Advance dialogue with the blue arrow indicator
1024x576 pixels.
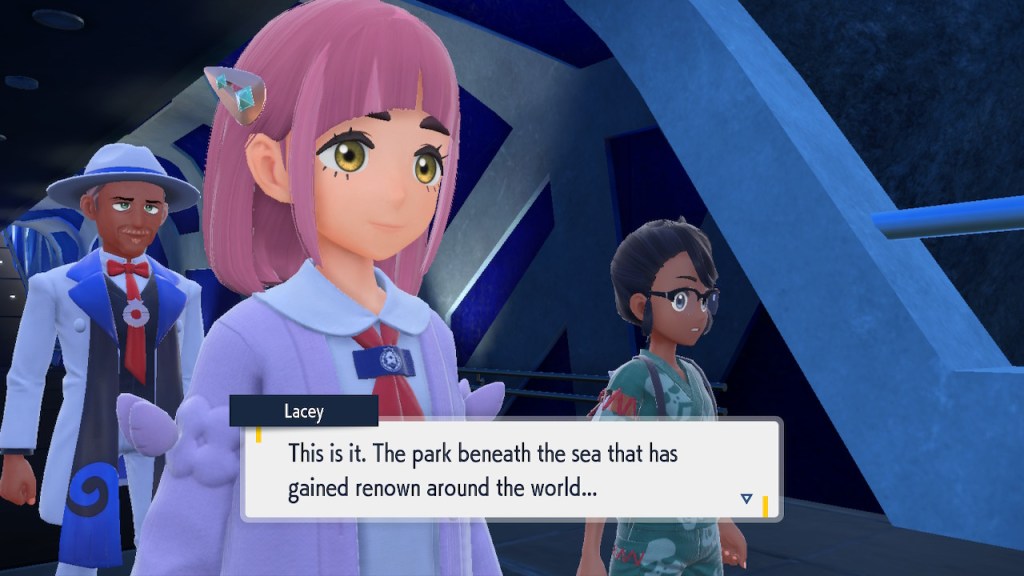pyautogui.click(x=746, y=497)
